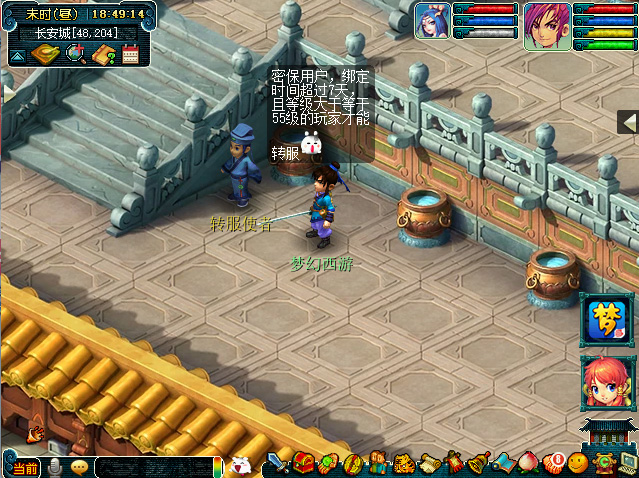Open the chat speech bubble icon
This screenshot has height=478, width=639.
point(79,467)
